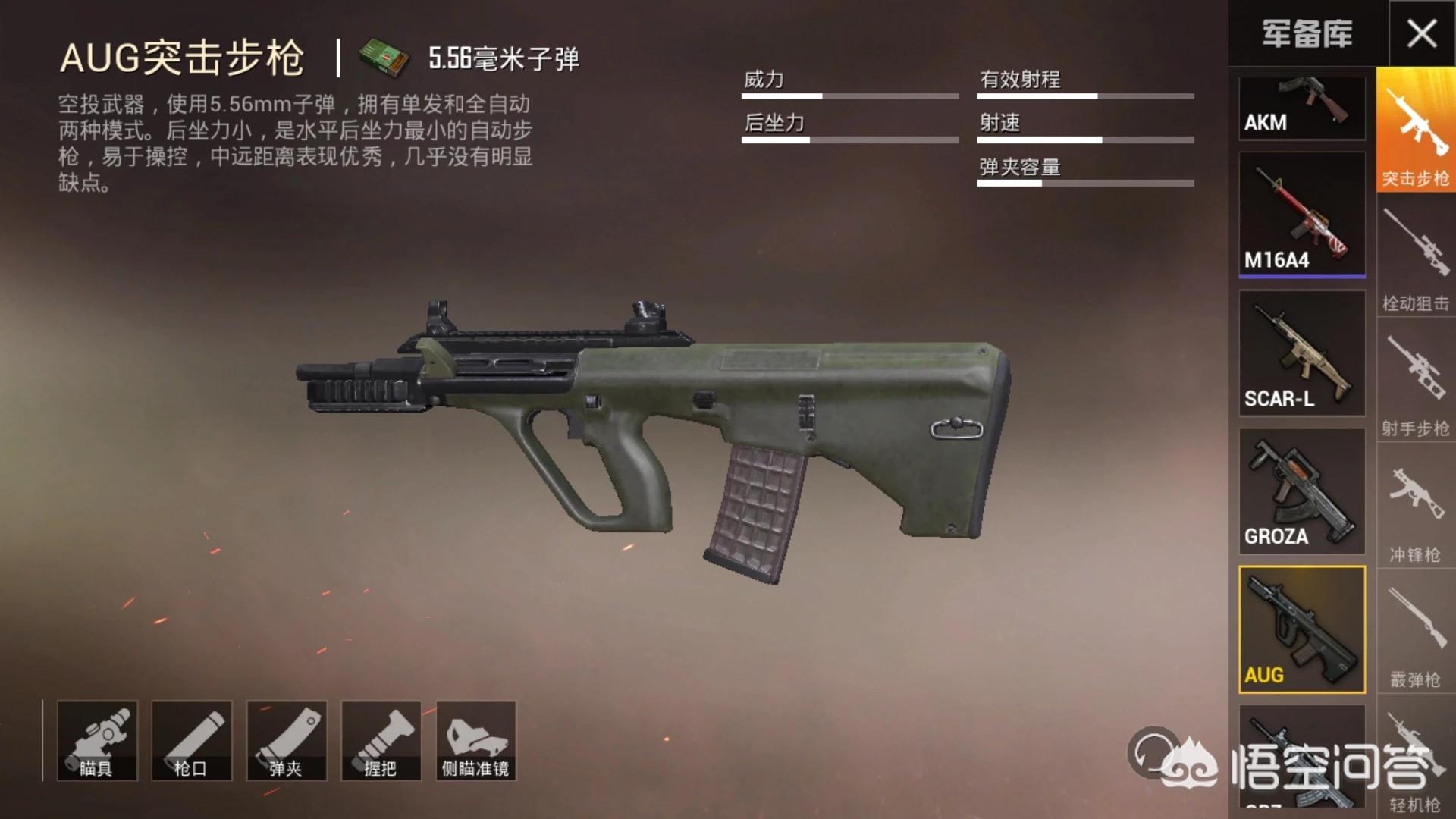Close the armory screen

[x=1422, y=33]
